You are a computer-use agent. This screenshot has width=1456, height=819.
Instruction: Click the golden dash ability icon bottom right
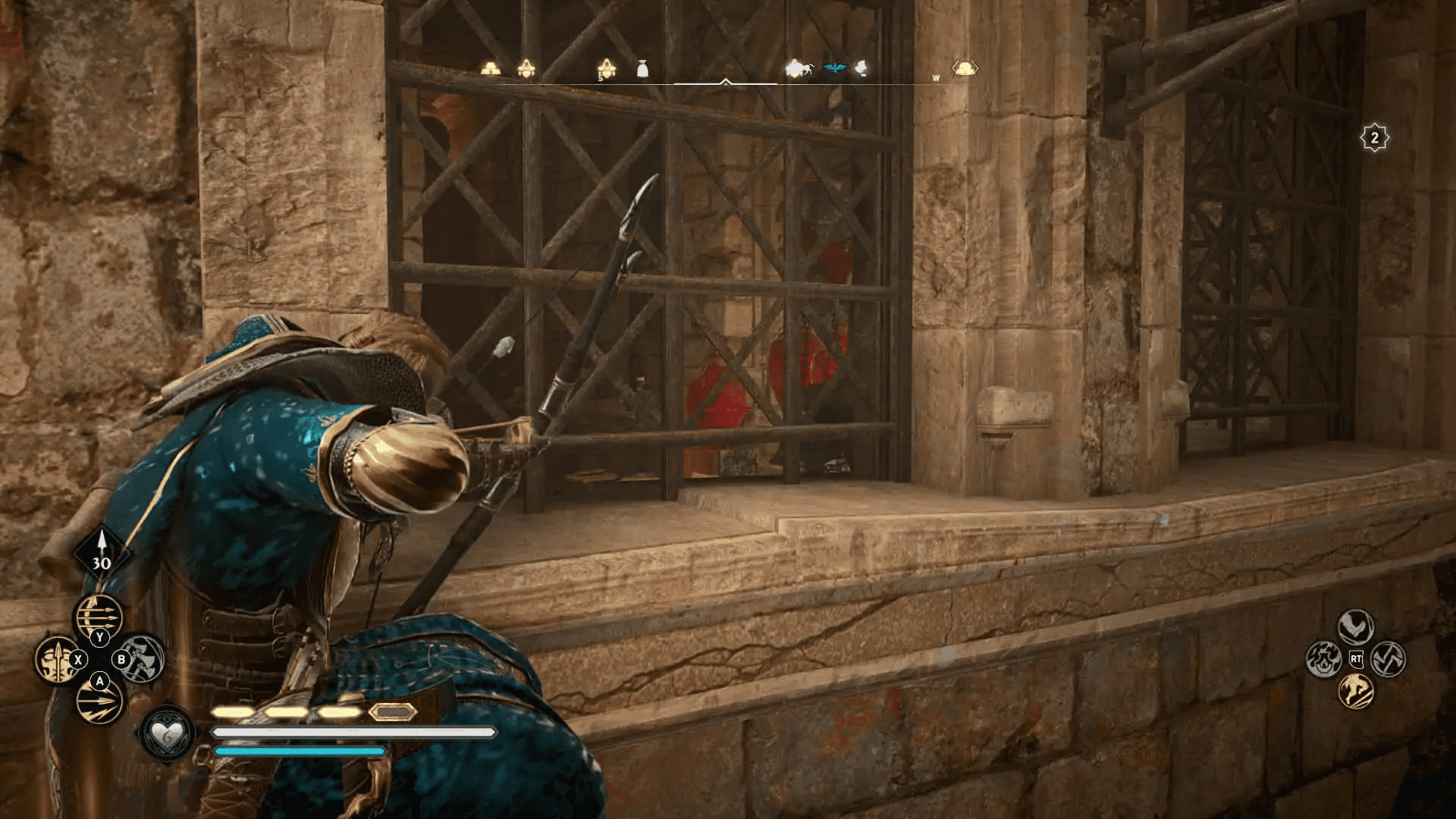click(1357, 691)
